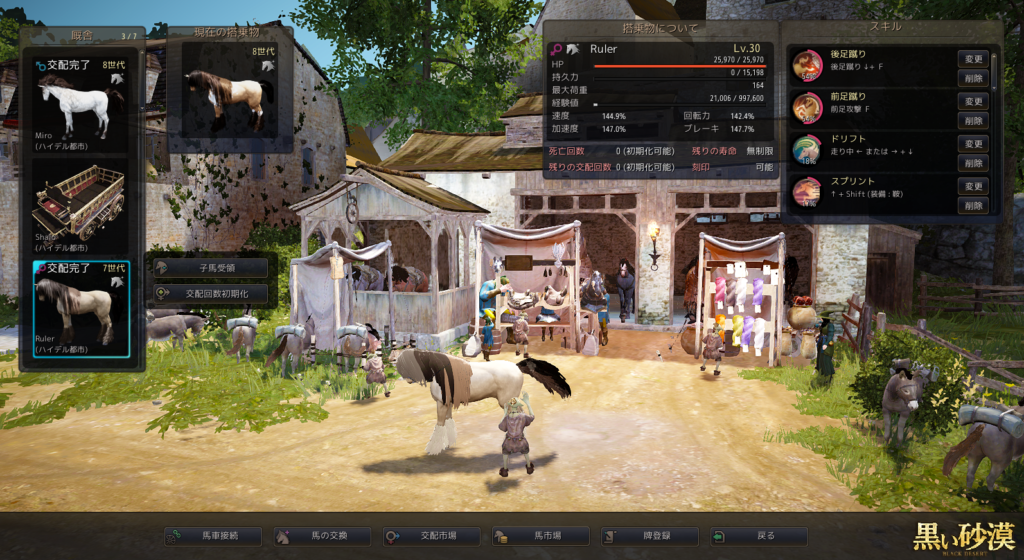Screen dimensions: 1024x560
Task: Select the horse Ruler in the stable list
Action: pyautogui.click(x=80, y=307)
